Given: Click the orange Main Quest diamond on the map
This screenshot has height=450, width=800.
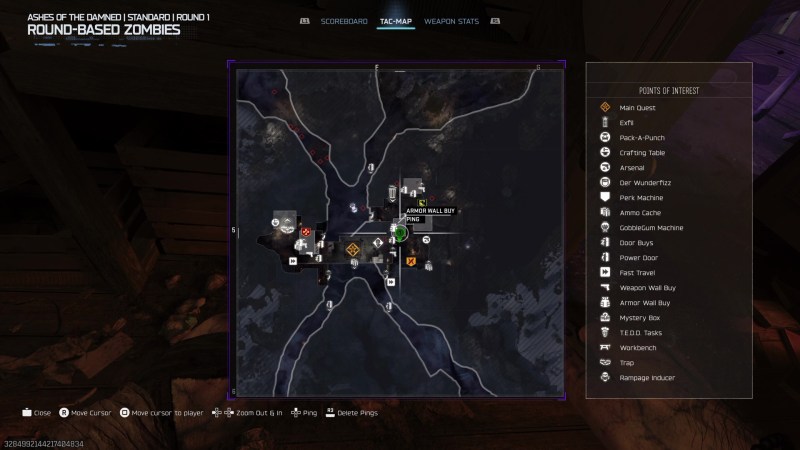Looking at the screenshot, I should tap(353, 250).
